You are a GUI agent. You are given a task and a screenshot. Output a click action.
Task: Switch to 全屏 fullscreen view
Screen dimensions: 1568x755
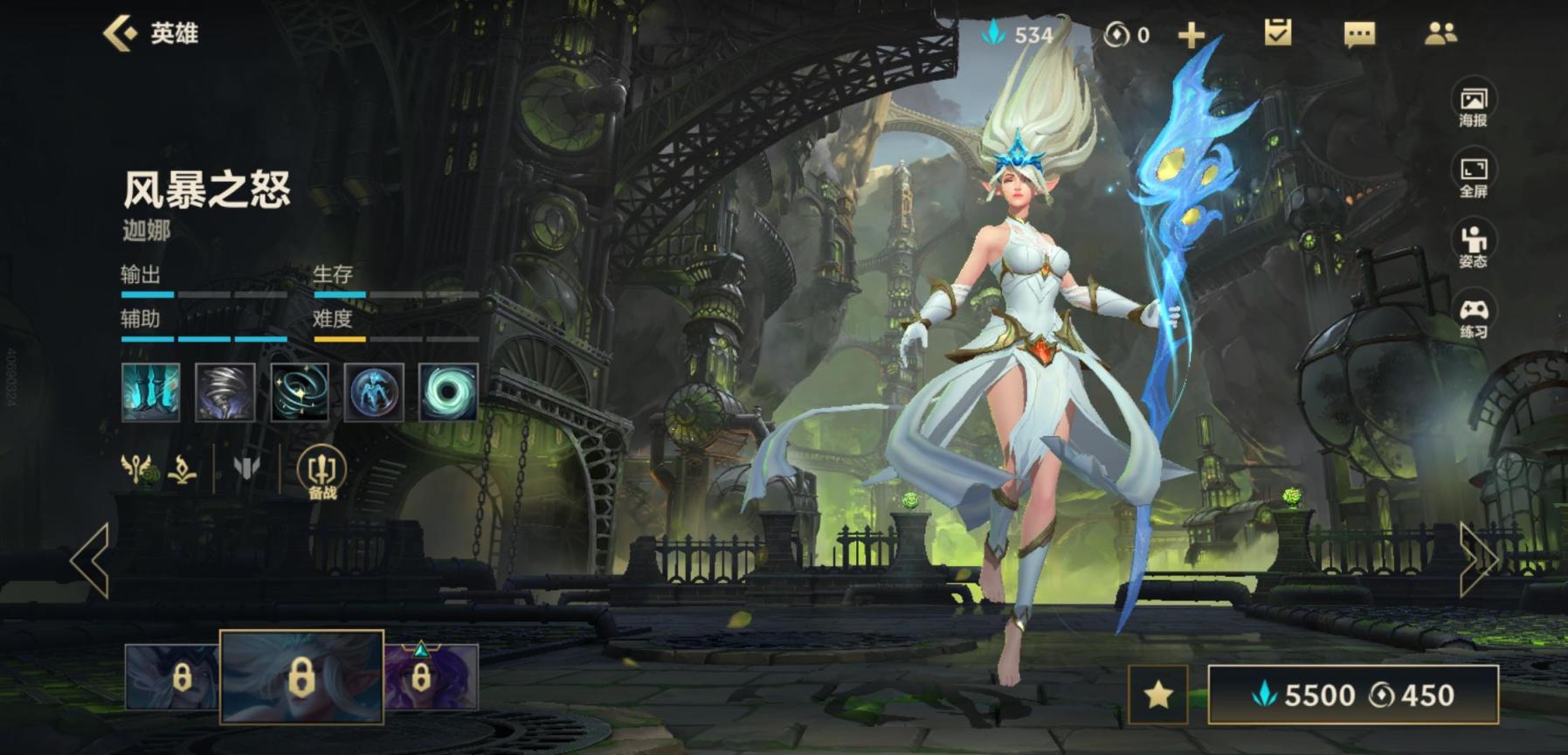tap(1473, 177)
